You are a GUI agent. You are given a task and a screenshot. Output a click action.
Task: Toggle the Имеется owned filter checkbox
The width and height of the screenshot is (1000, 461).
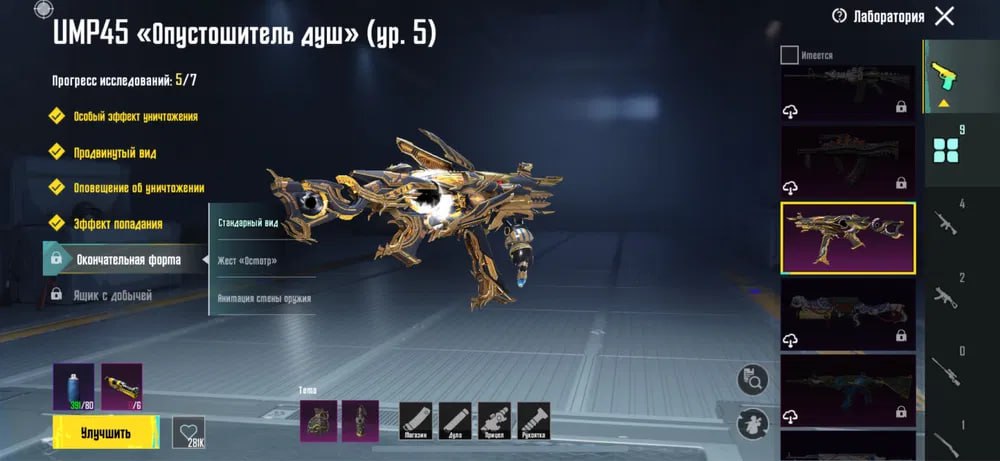tap(789, 55)
